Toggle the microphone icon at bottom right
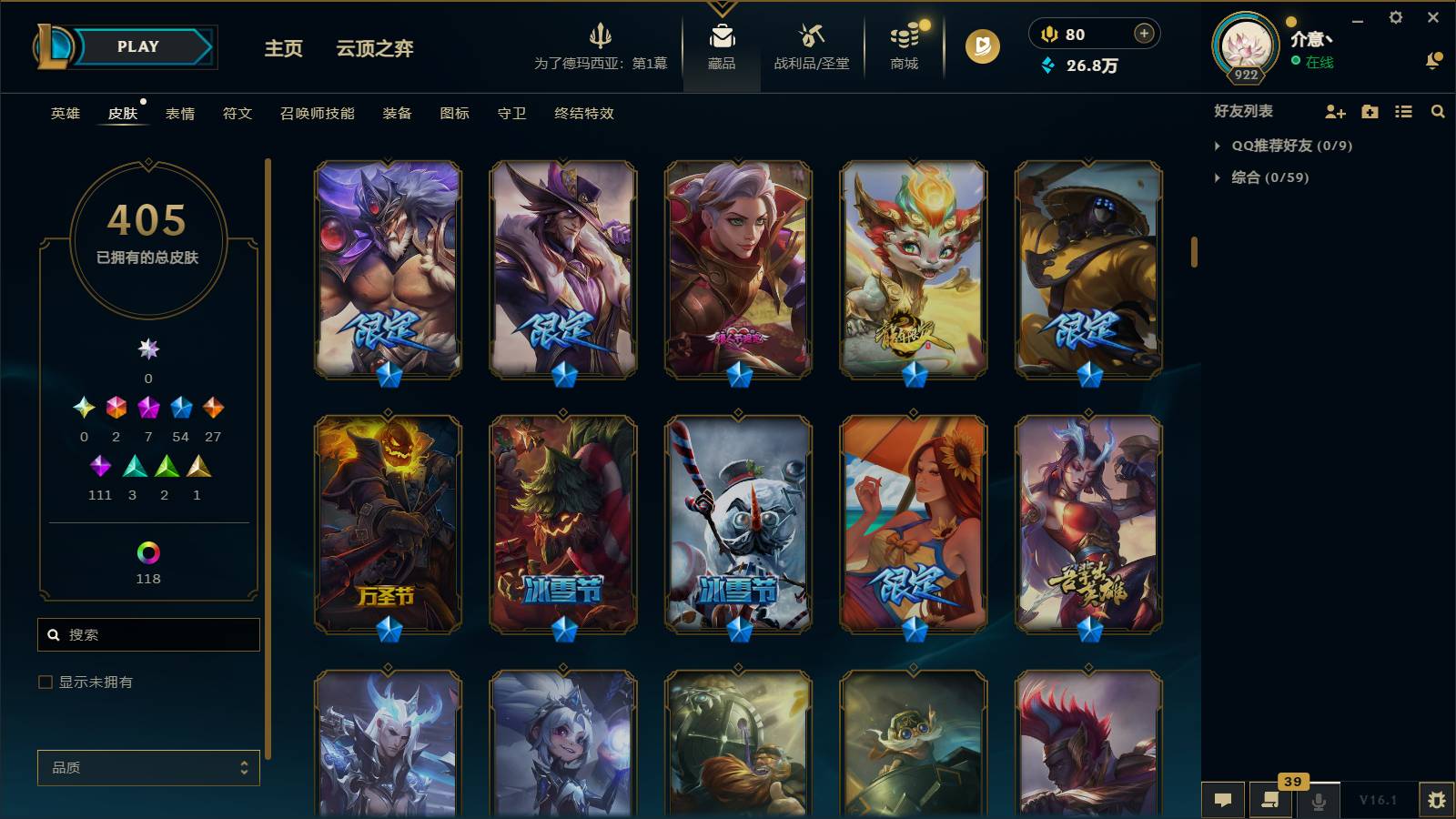 (x=1319, y=801)
